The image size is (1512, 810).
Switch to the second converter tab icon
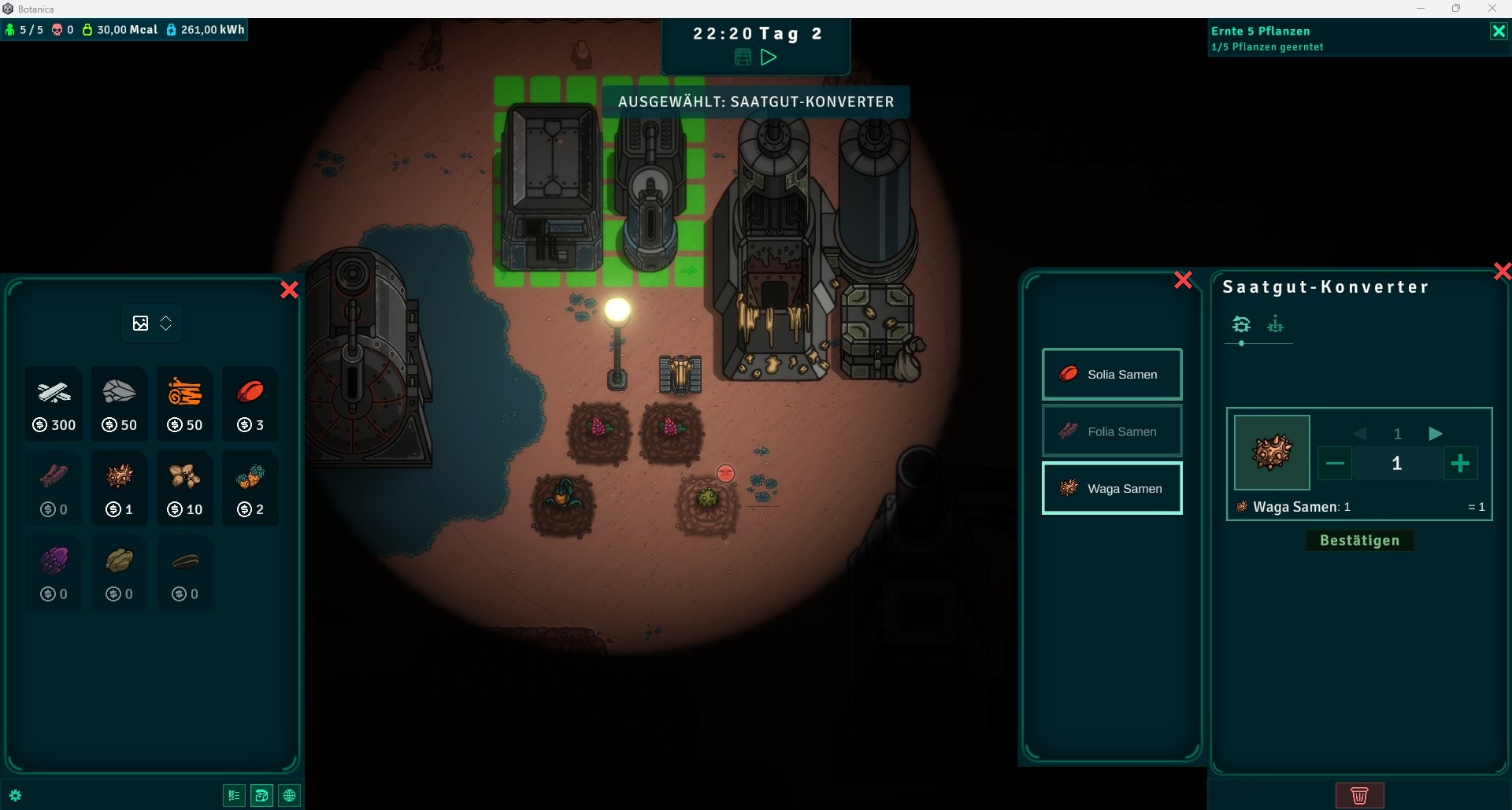click(x=1275, y=324)
